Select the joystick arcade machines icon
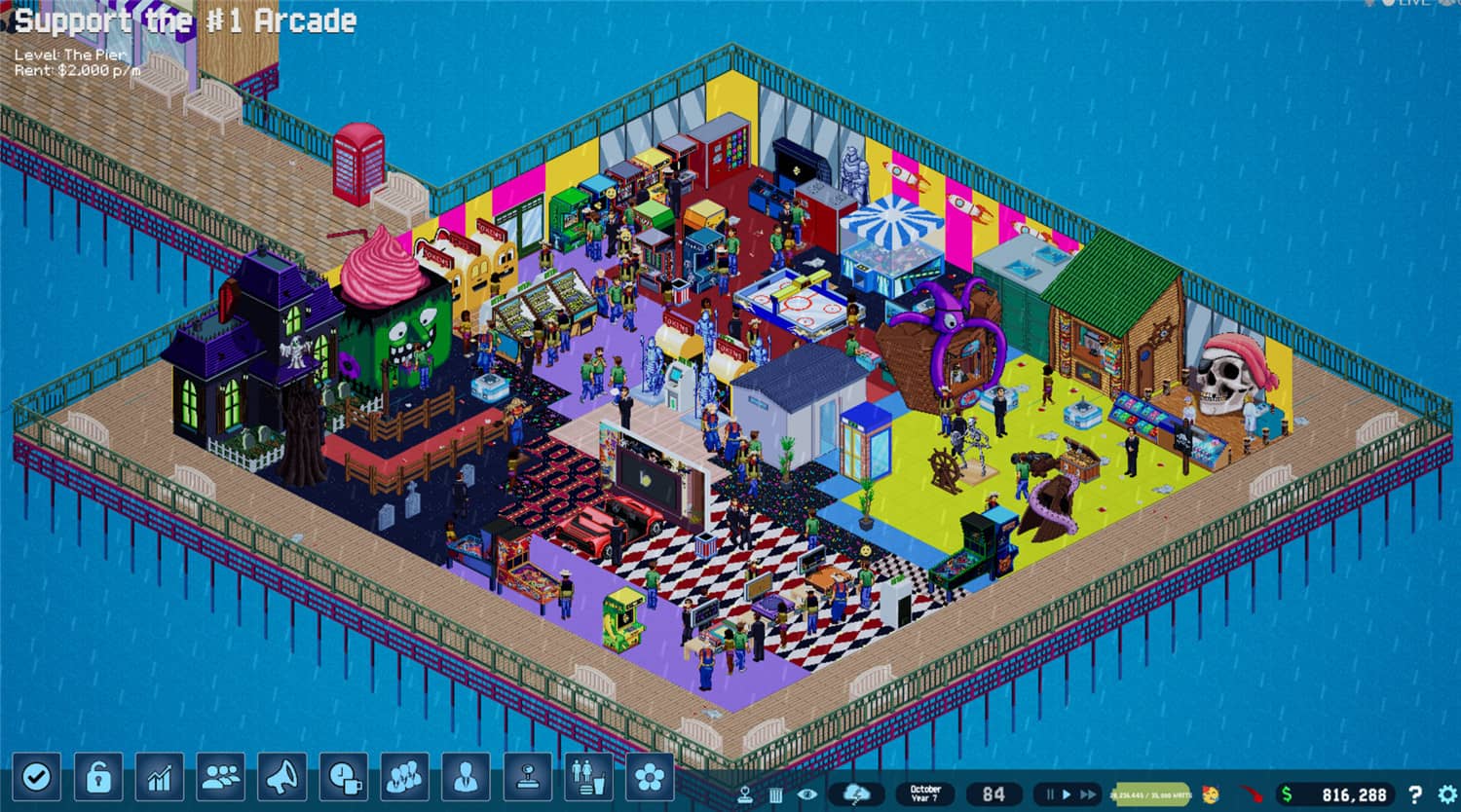Image resolution: width=1461 pixels, height=812 pixels. coord(527,776)
